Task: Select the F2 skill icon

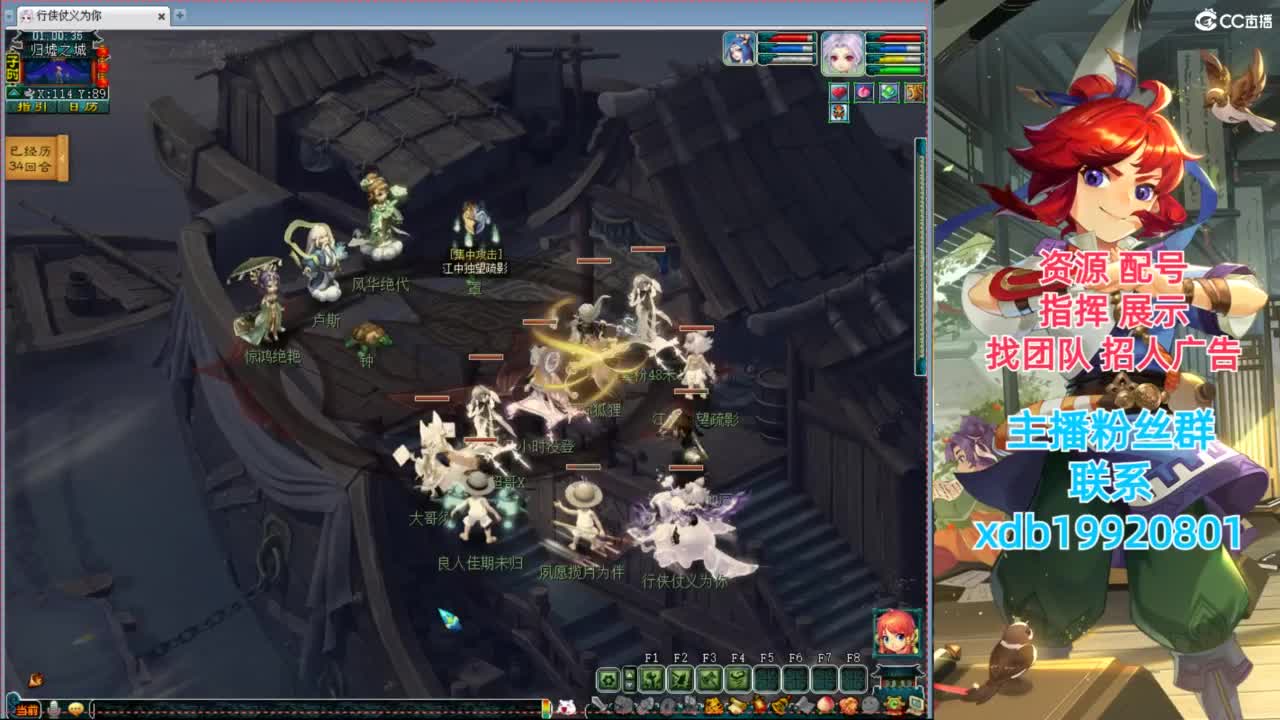Action: click(x=682, y=677)
